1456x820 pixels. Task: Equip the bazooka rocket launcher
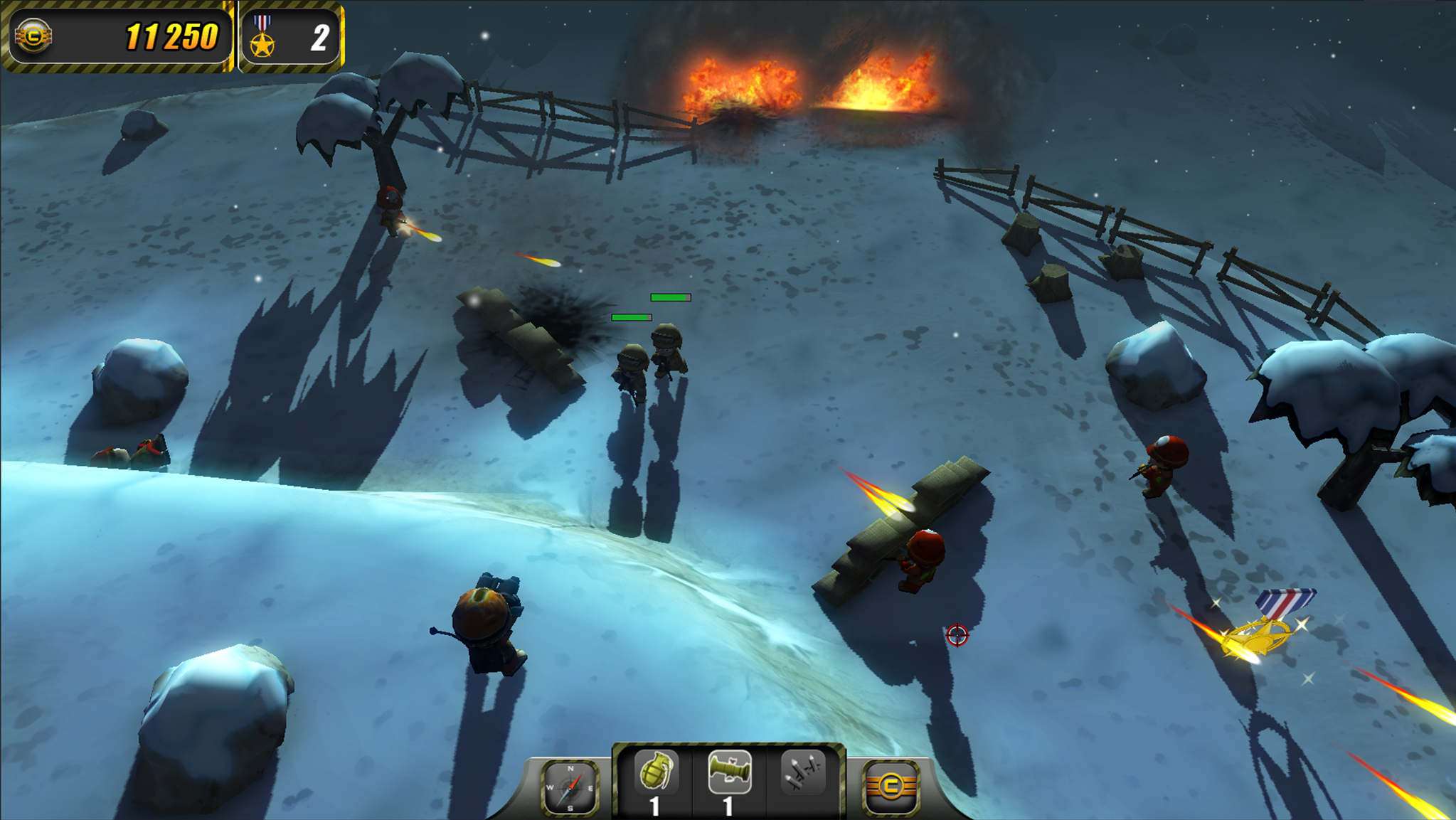[730, 774]
